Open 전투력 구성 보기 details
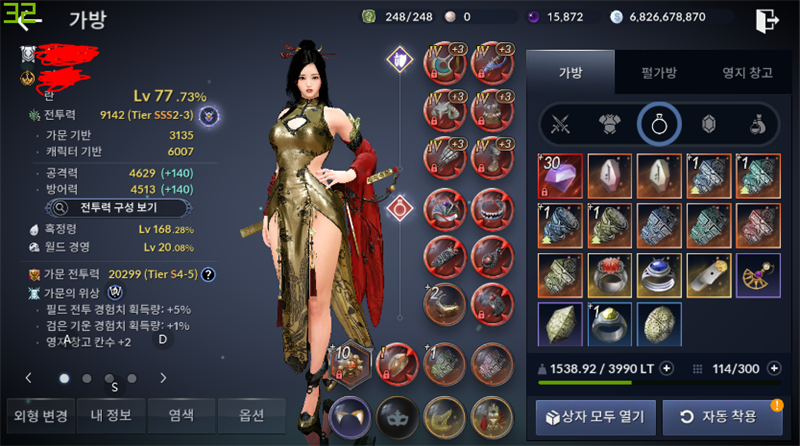Viewport: 800px width, 446px height. (x=105, y=208)
